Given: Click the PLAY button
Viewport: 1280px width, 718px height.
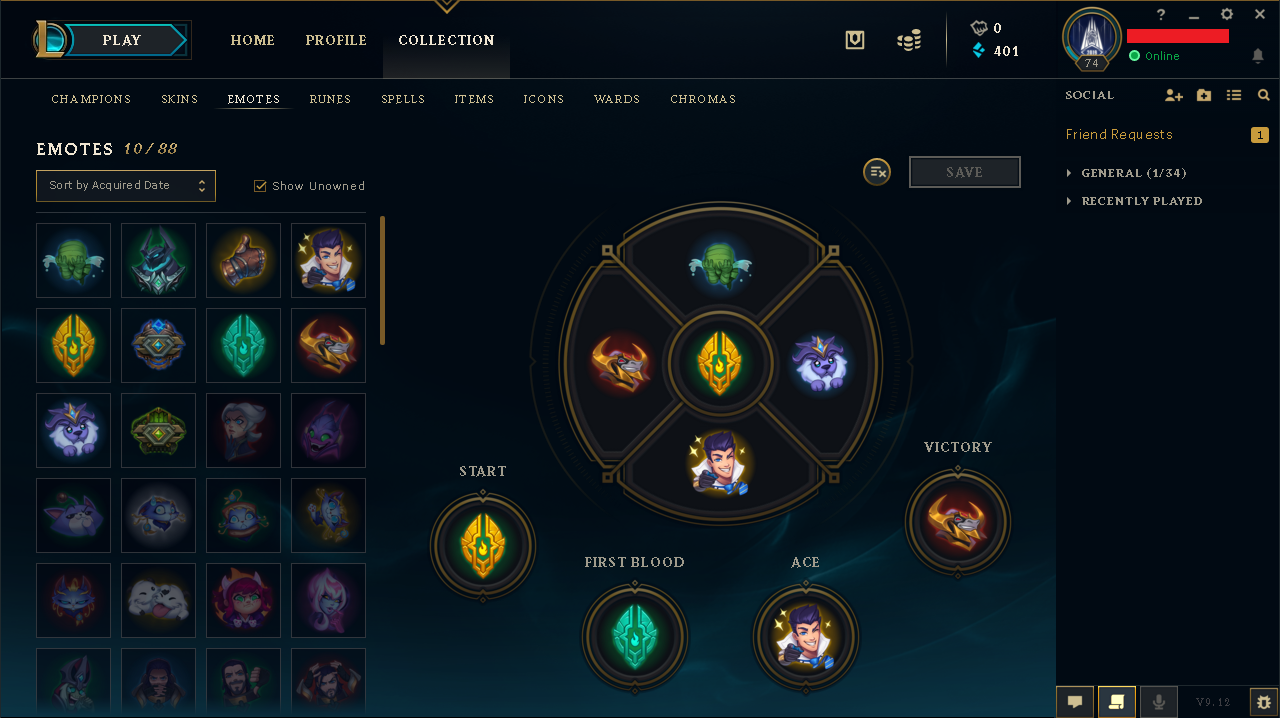Looking at the screenshot, I should click(x=122, y=40).
